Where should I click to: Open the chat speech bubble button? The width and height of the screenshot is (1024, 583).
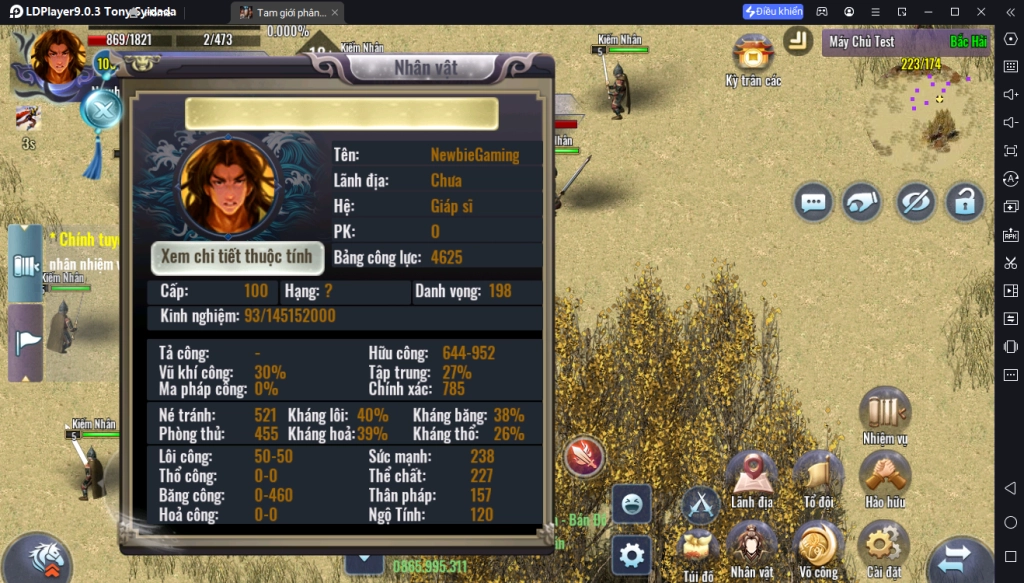(814, 202)
